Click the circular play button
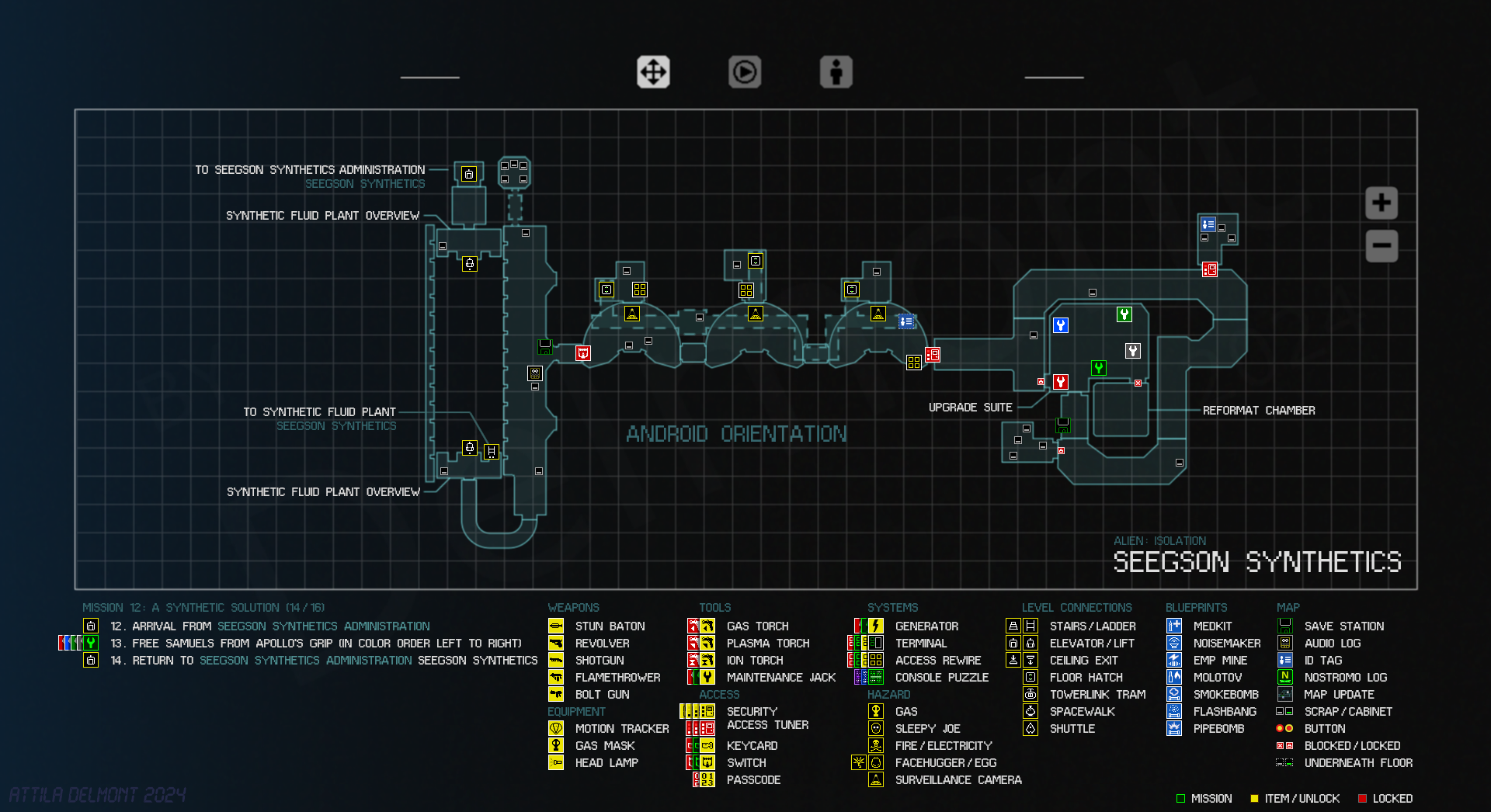Screen dimensions: 1491x812 (745, 72)
